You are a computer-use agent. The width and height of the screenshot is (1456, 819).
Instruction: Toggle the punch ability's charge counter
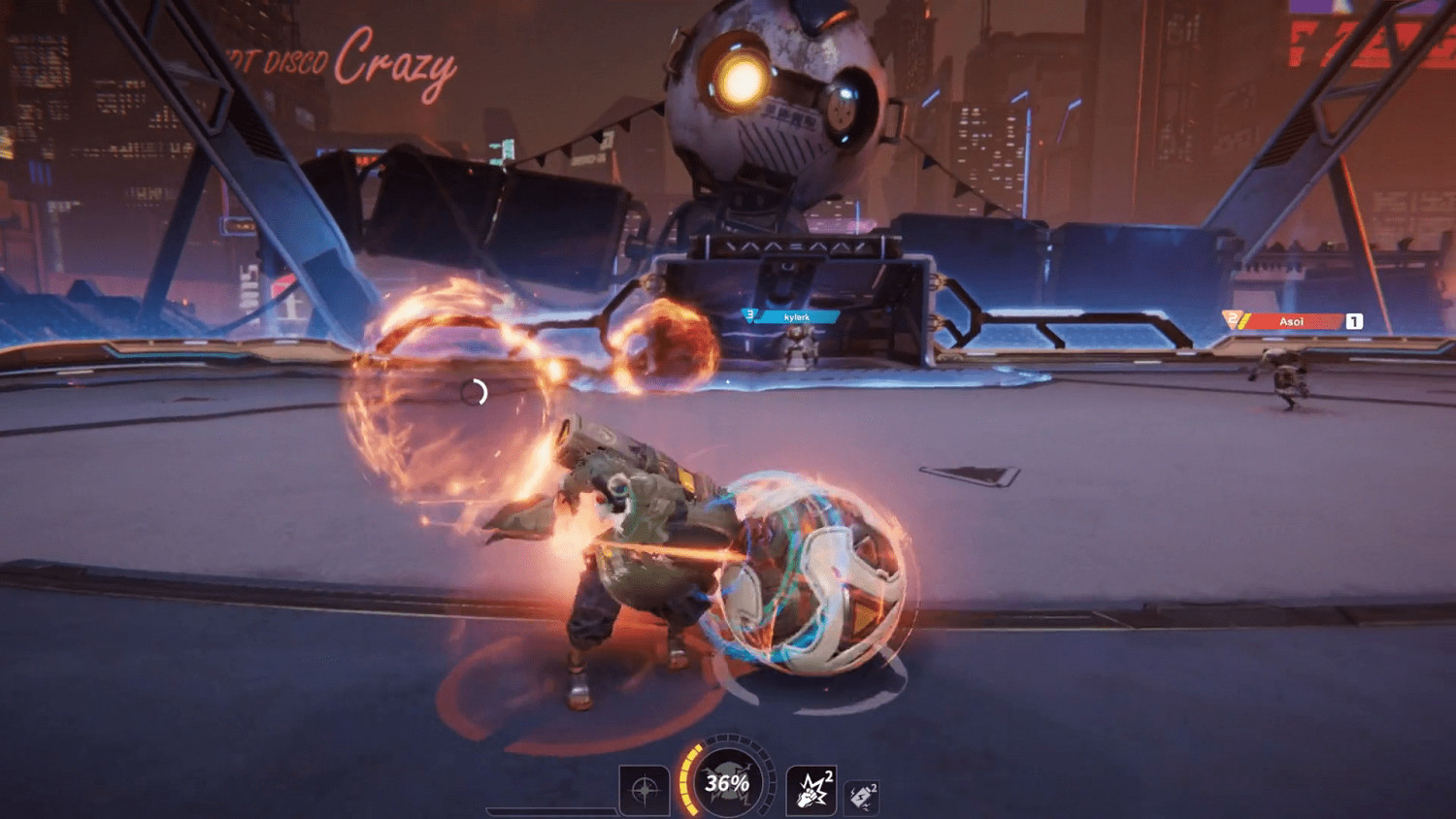coord(830,776)
